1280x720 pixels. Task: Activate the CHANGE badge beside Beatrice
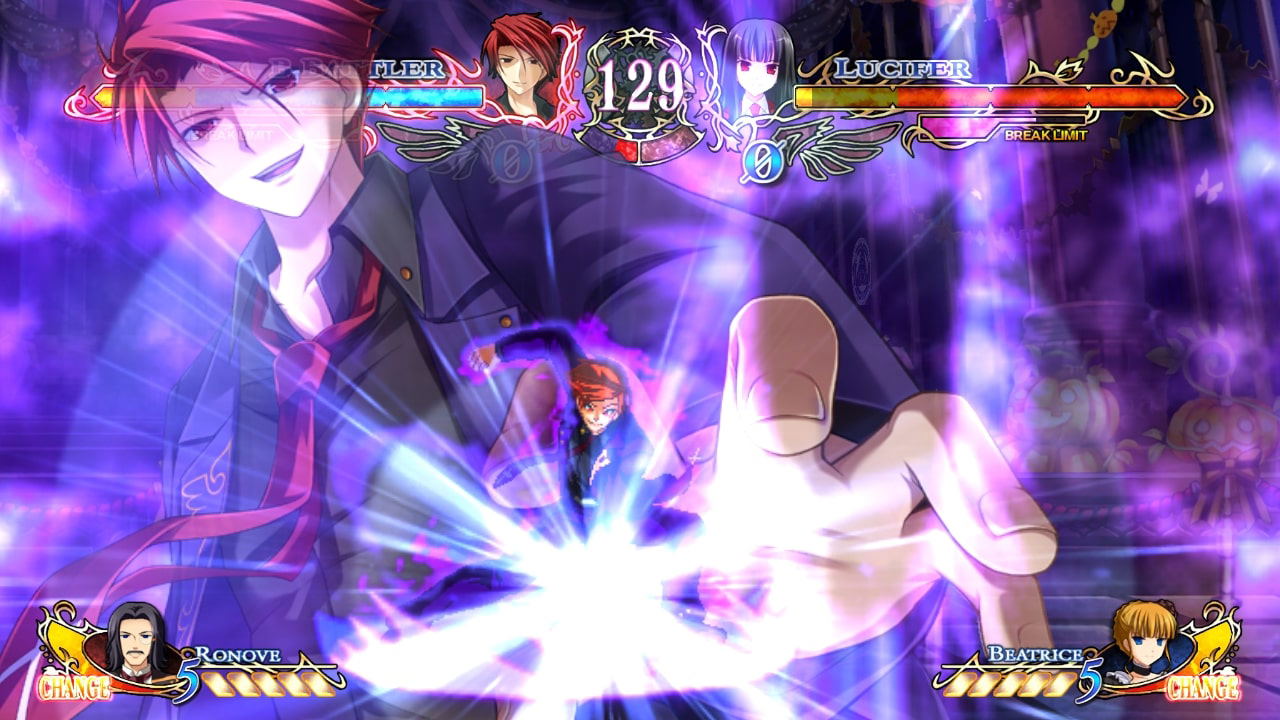tap(1203, 688)
